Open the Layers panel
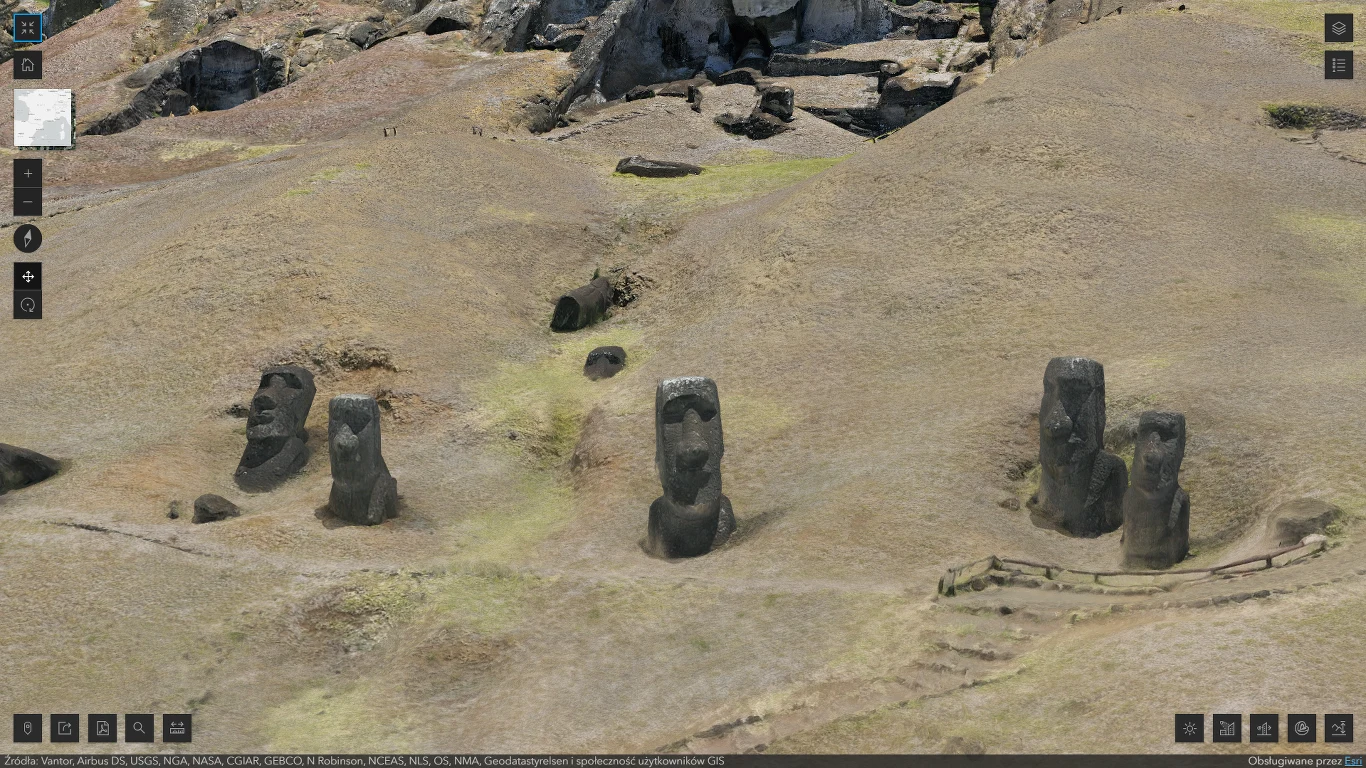 (x=1338, y=28)
